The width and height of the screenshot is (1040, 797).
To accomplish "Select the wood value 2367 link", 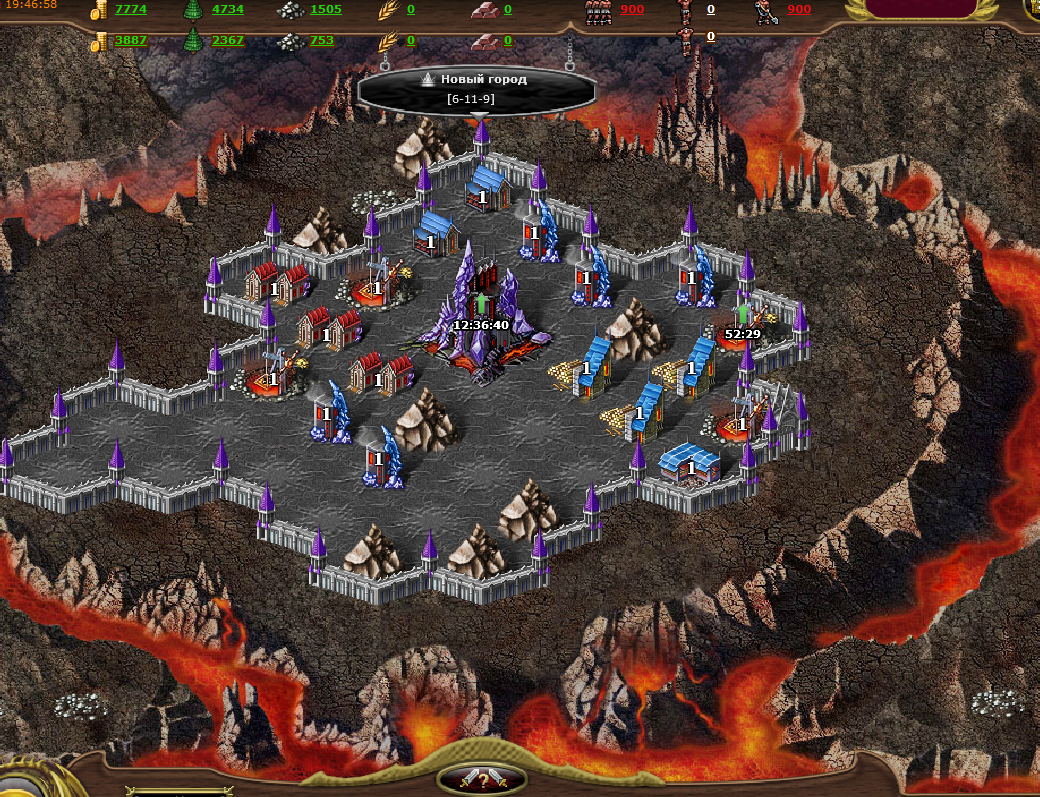I will click(x=227, y=41).
